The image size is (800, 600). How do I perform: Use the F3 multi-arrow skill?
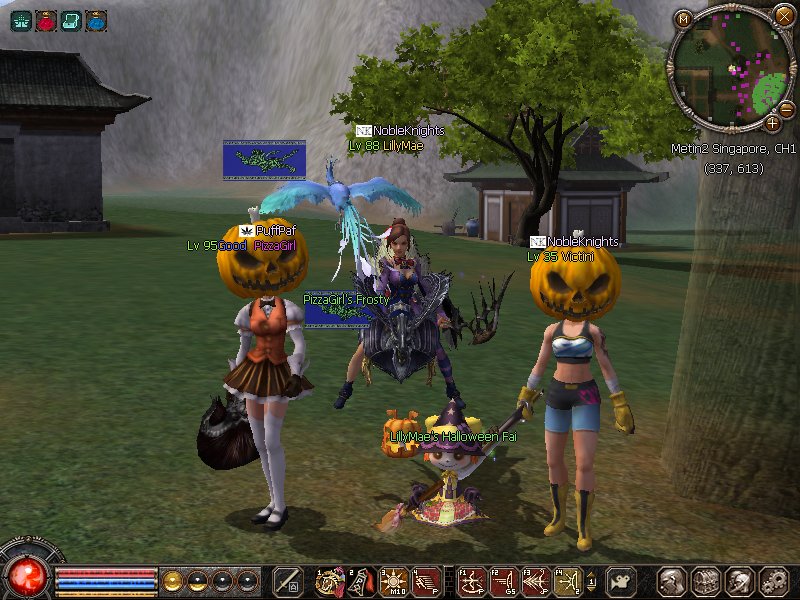[536, 581]
